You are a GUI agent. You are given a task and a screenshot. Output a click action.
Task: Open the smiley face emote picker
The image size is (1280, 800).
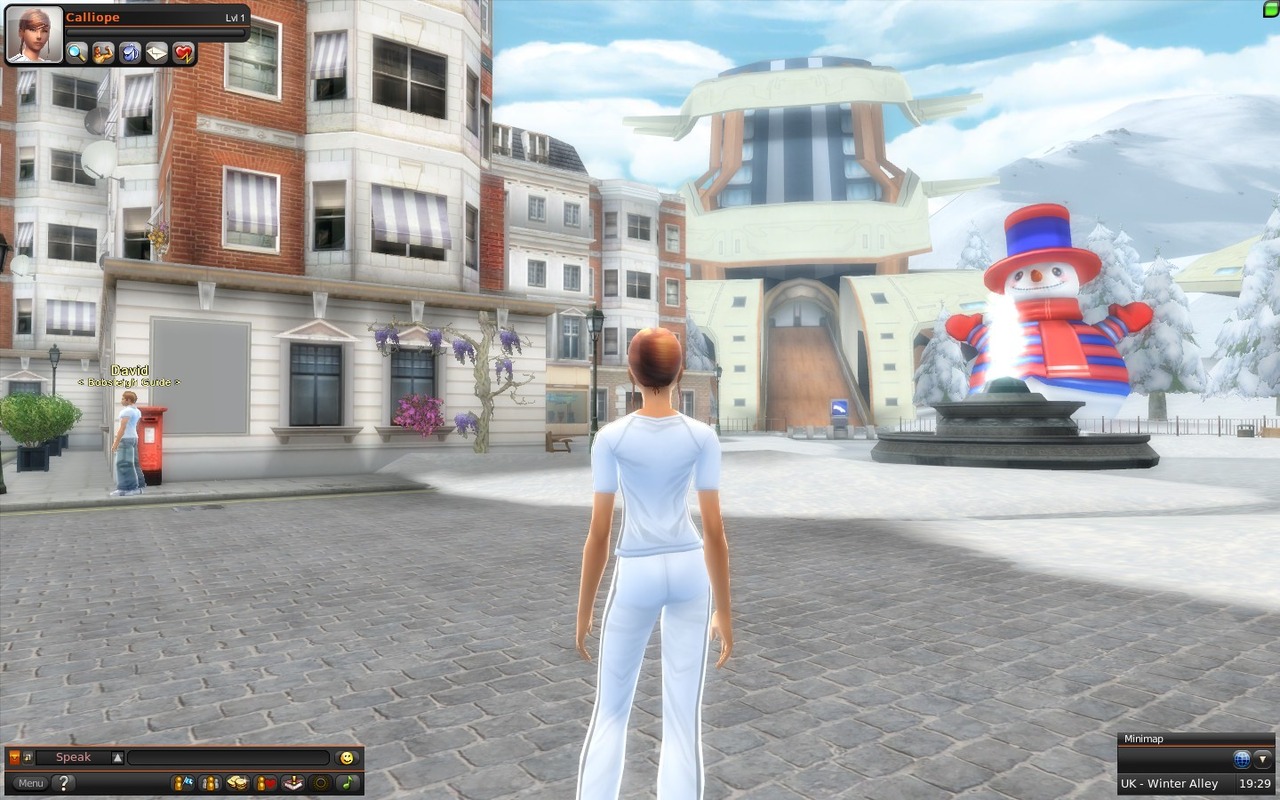click(347, 758)
